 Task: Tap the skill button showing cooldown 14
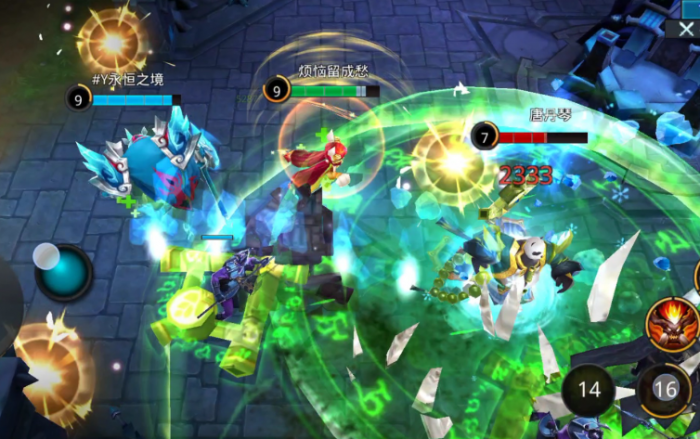click(589, 389)
